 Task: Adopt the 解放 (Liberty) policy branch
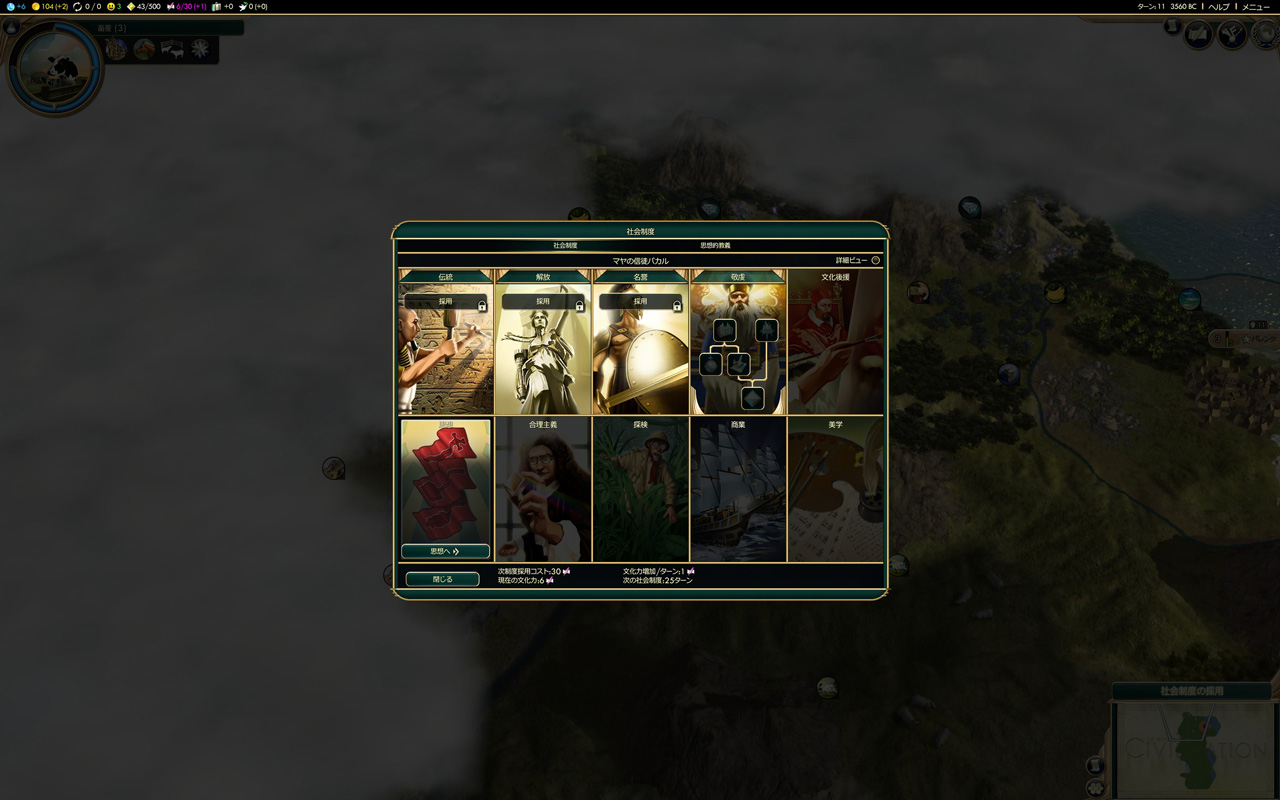click(543, 301)
